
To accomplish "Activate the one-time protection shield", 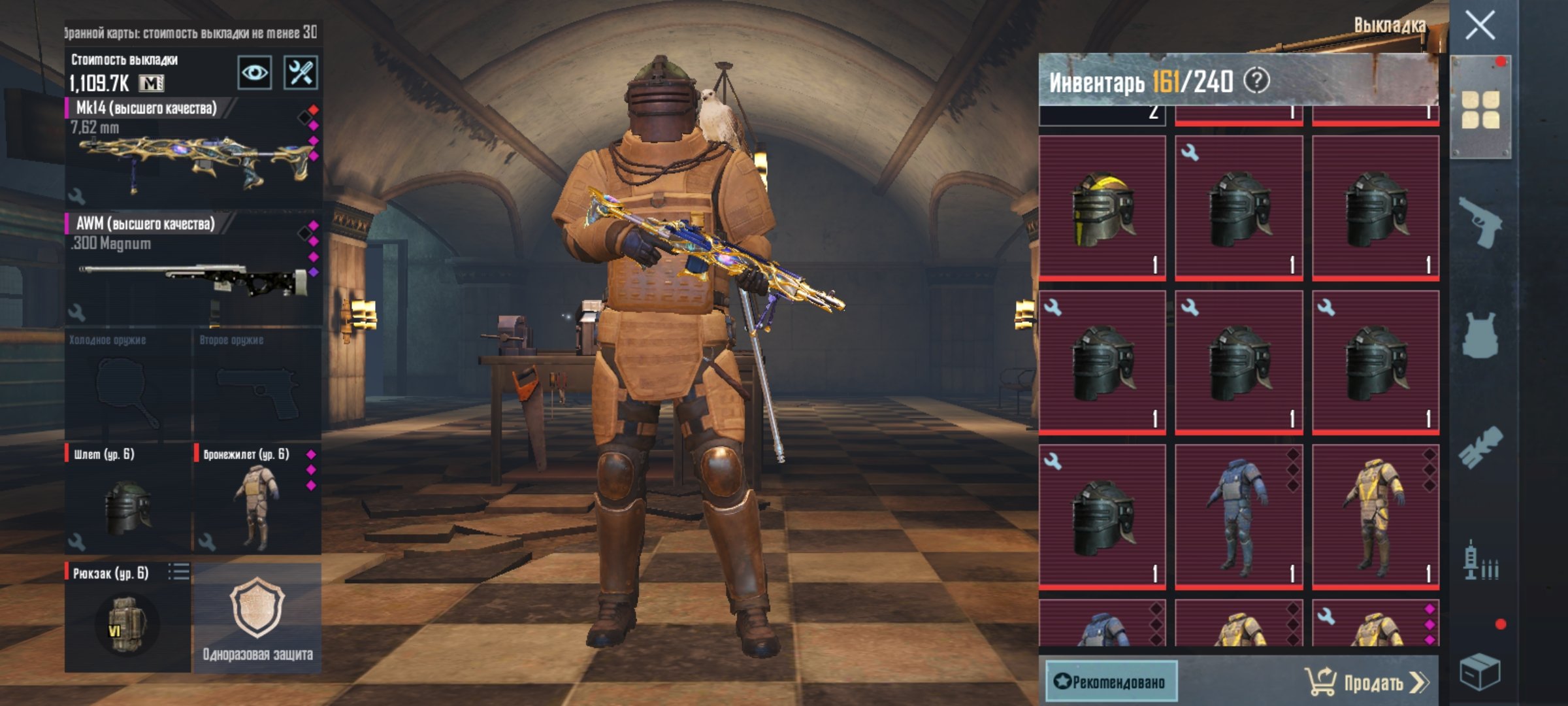I will pyautogui.click(x=257, y=618).
